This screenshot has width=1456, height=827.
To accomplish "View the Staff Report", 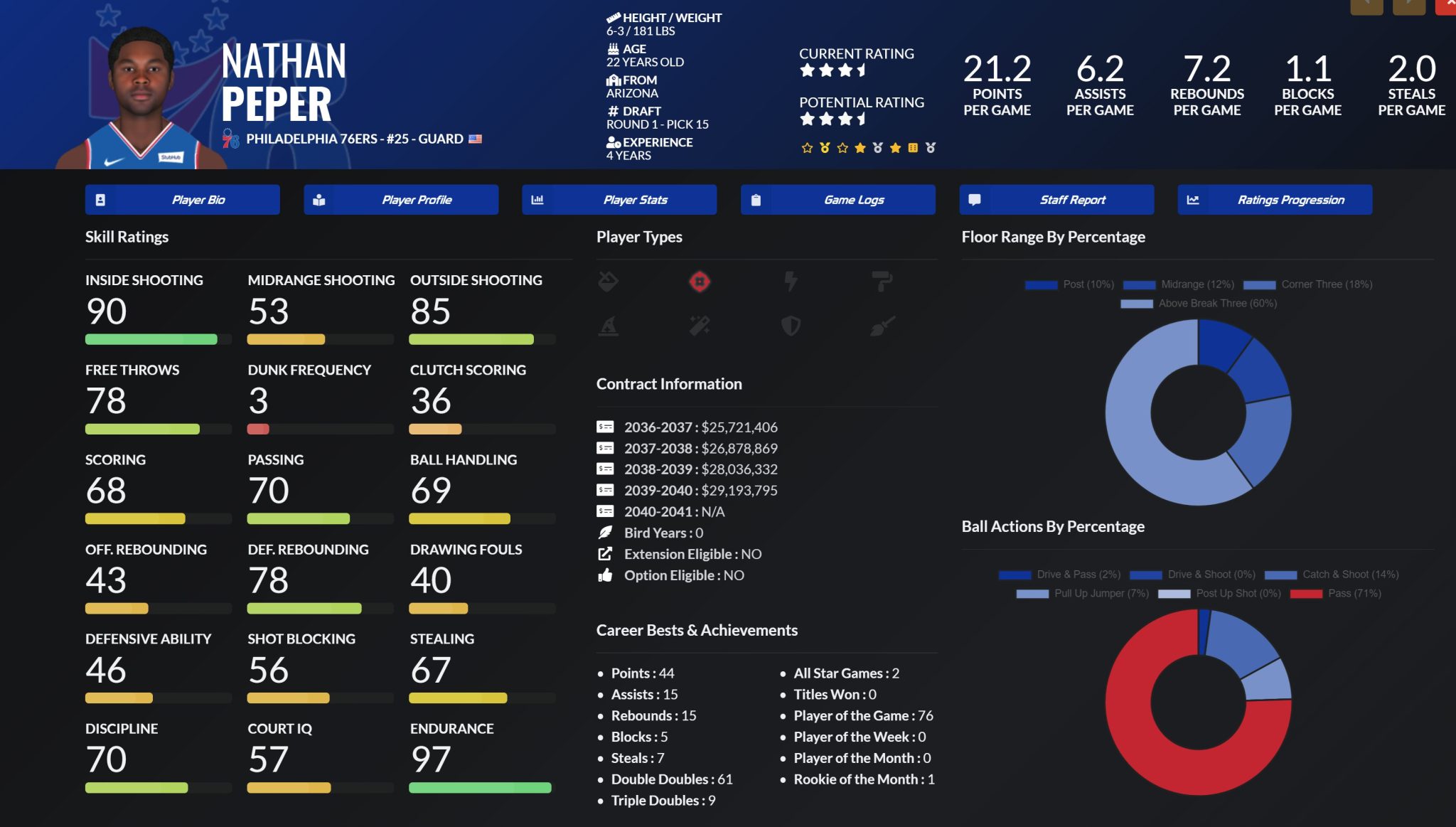I will 1056,200.
